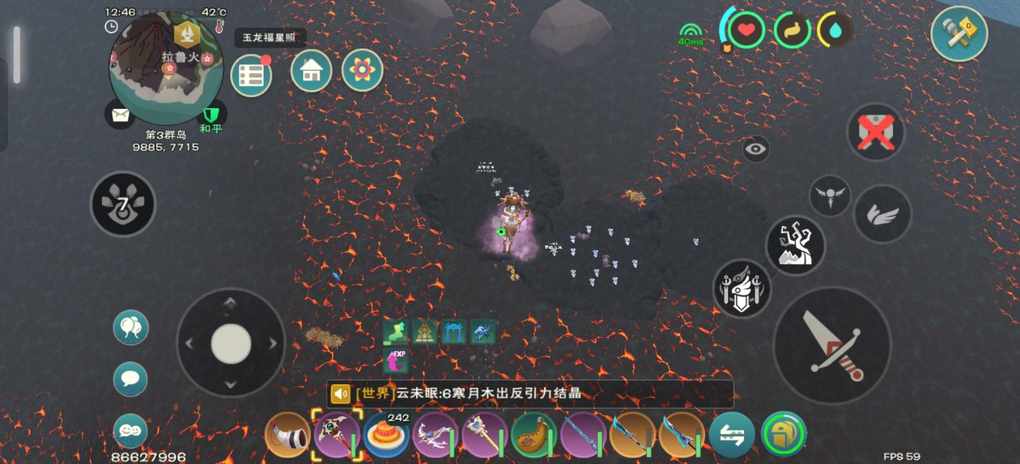Tap the red crossed-out skill button
The image size is (1020, 464).
(876, 131)
